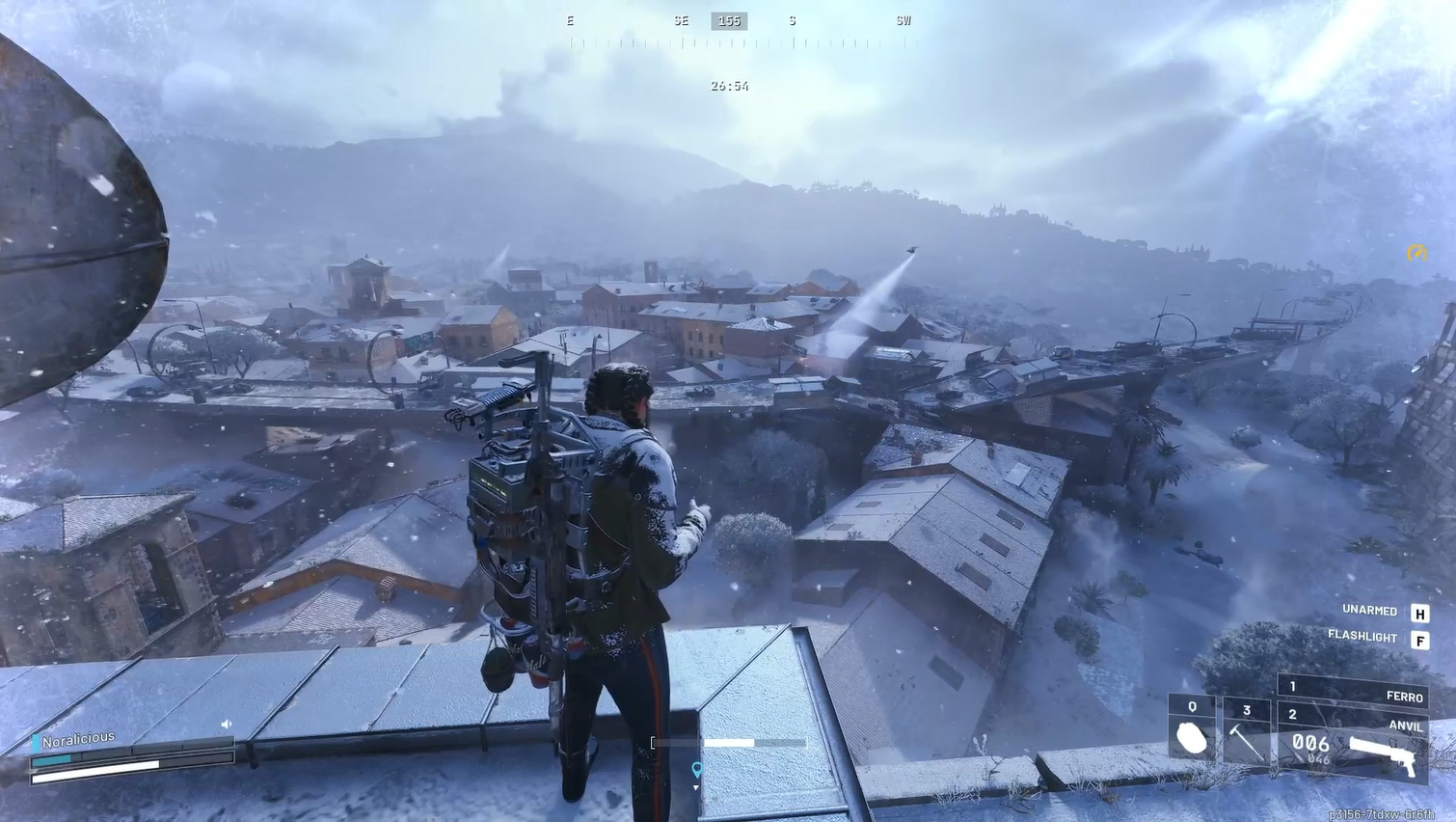
Task: Click the H keybind icon for Unarmed
Action: [x=1421, y=611]
